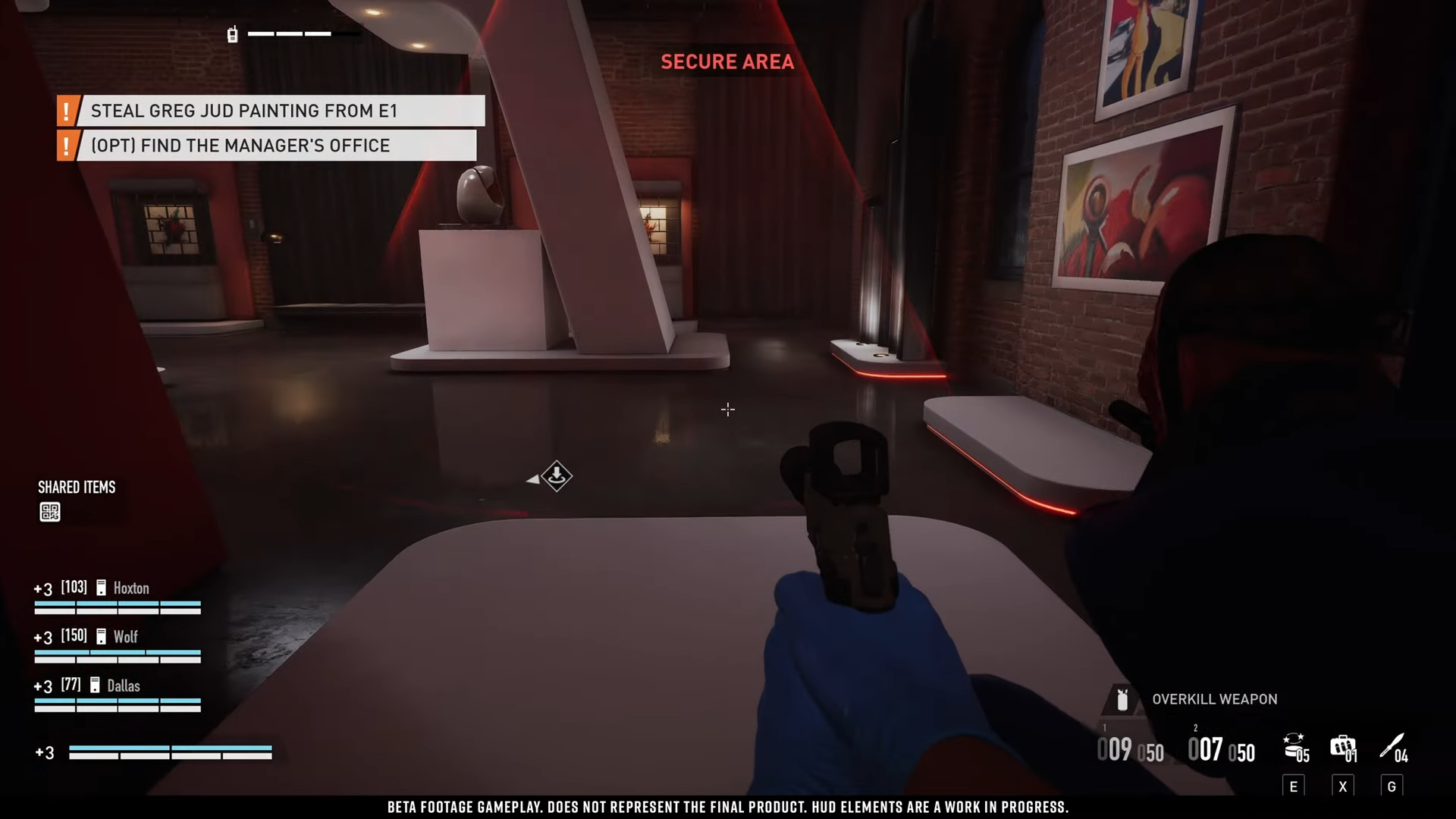Select the stun throwable icon
The width and height of the screenshot is (1456, 819).
pyautogui.click(x=1295, y=747)
